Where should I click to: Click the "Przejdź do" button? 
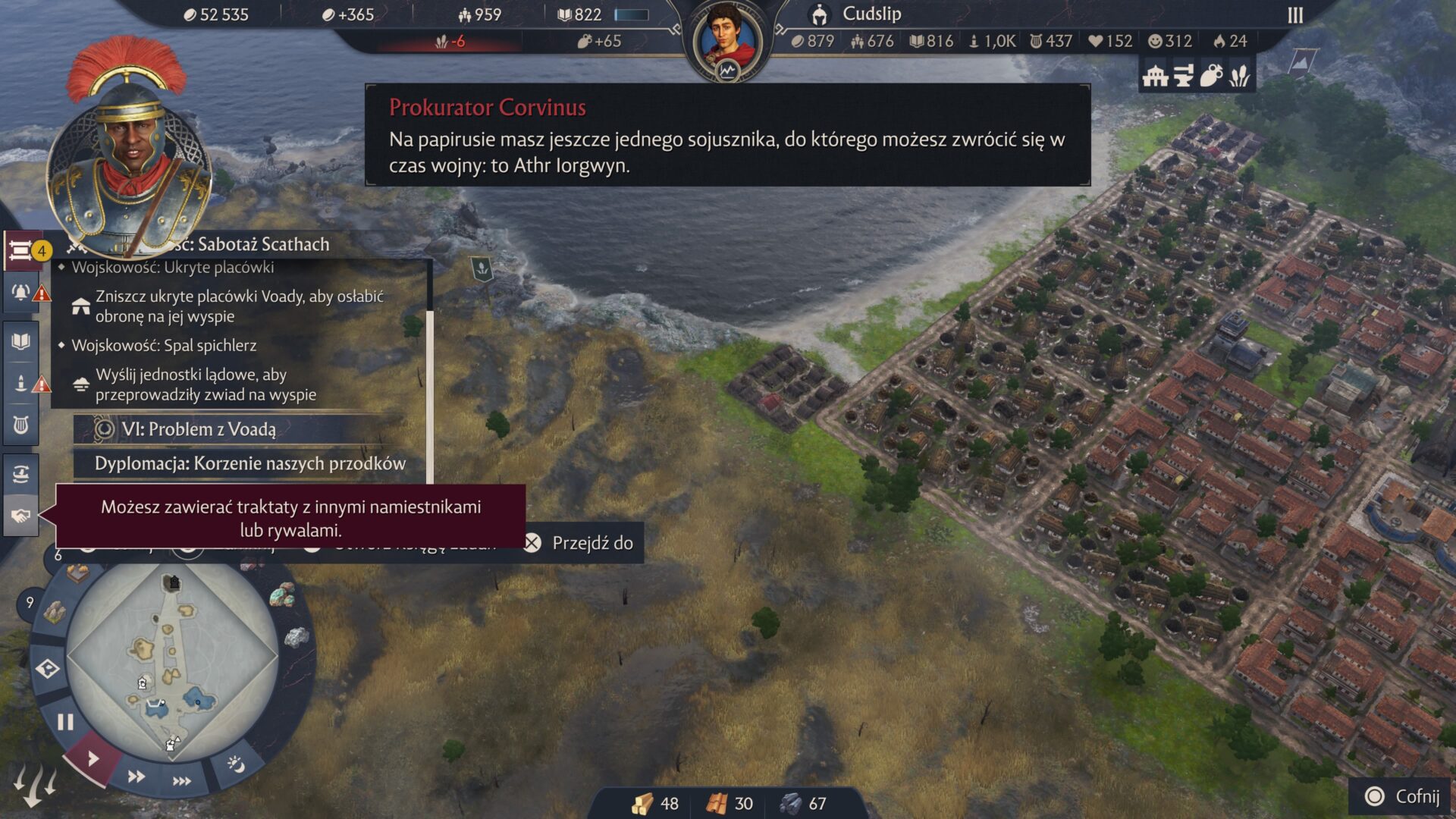(582, 543)
